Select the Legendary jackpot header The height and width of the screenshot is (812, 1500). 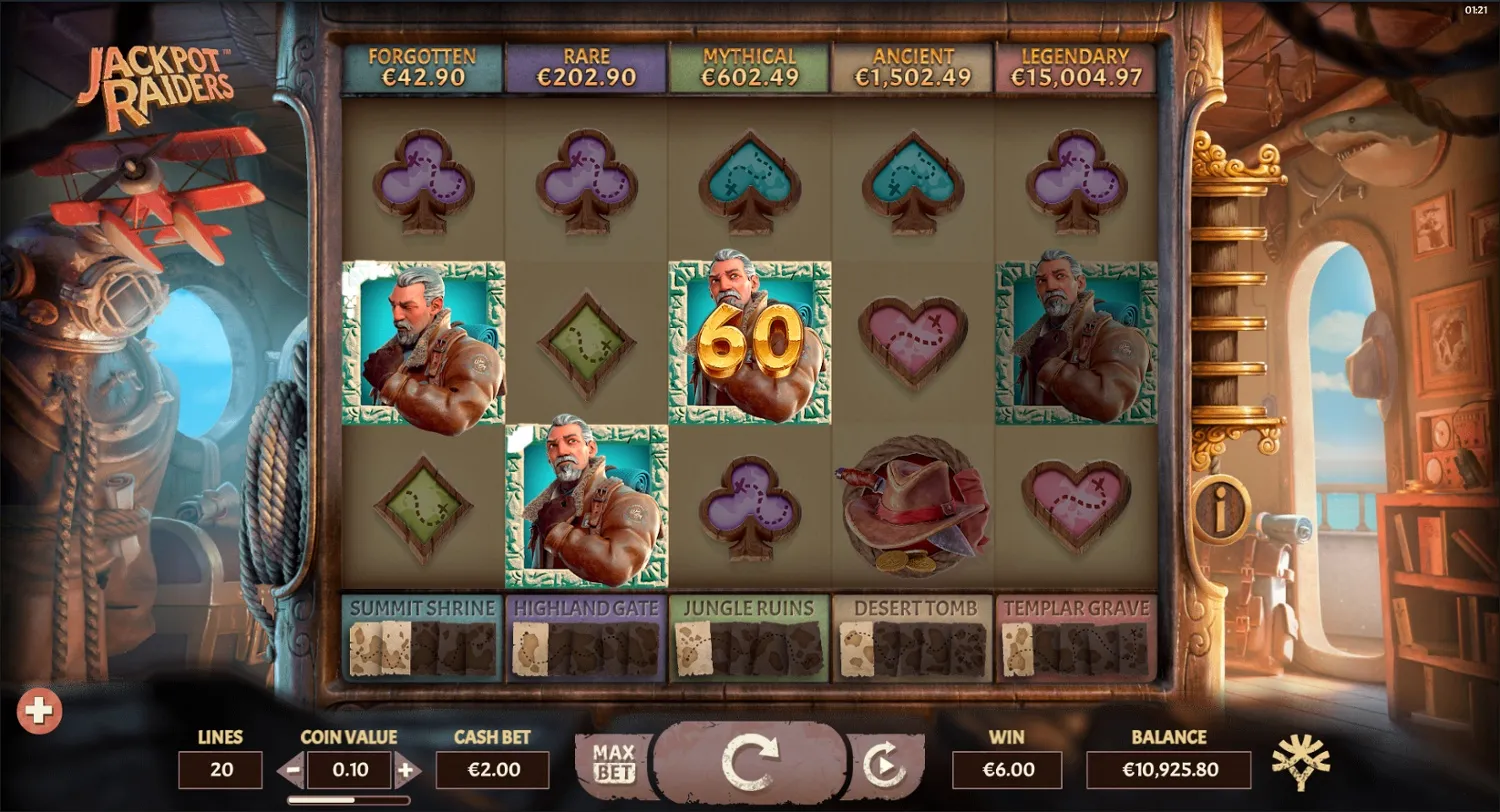(1079, 66)
